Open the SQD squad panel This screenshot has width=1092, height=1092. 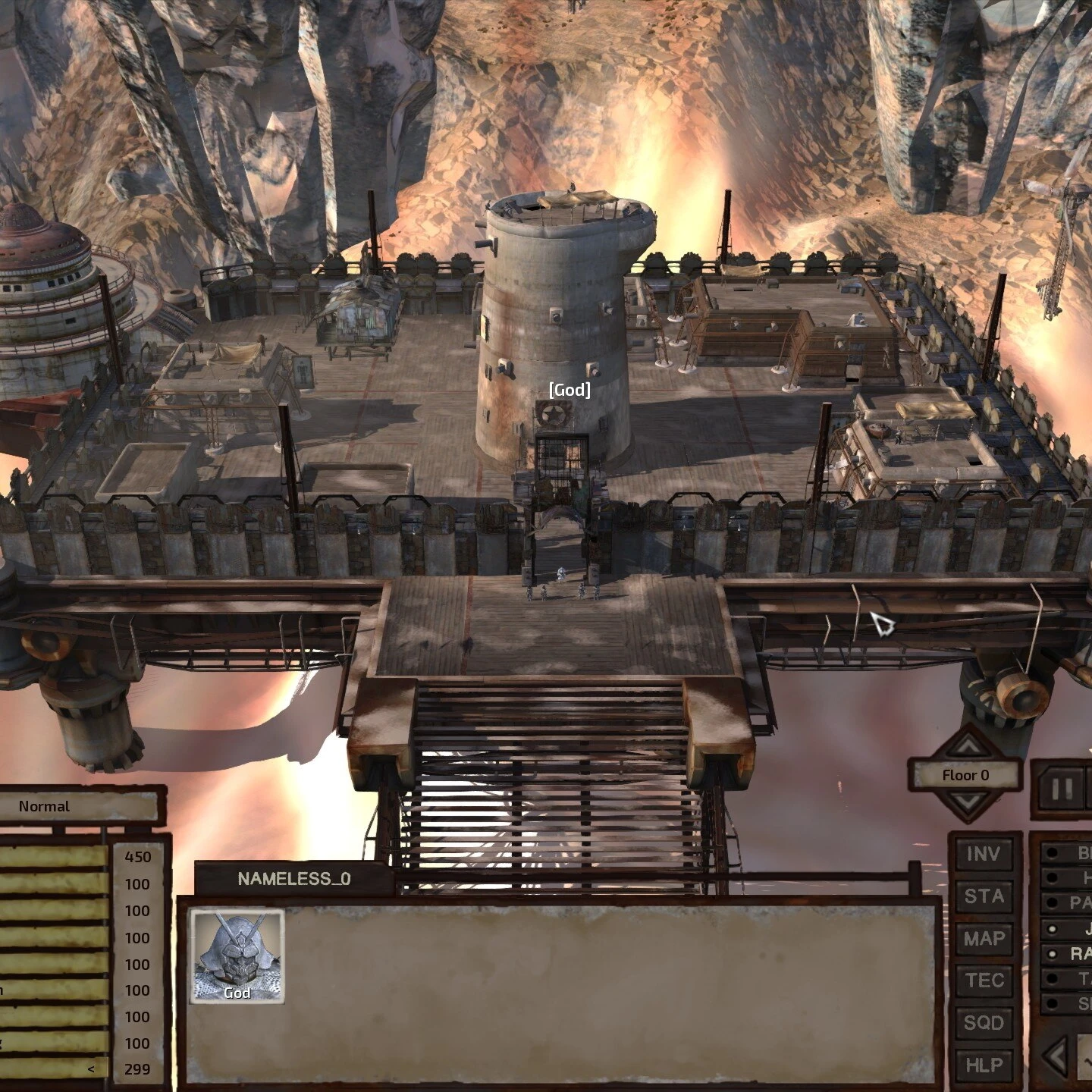[x=984, y=1021]
